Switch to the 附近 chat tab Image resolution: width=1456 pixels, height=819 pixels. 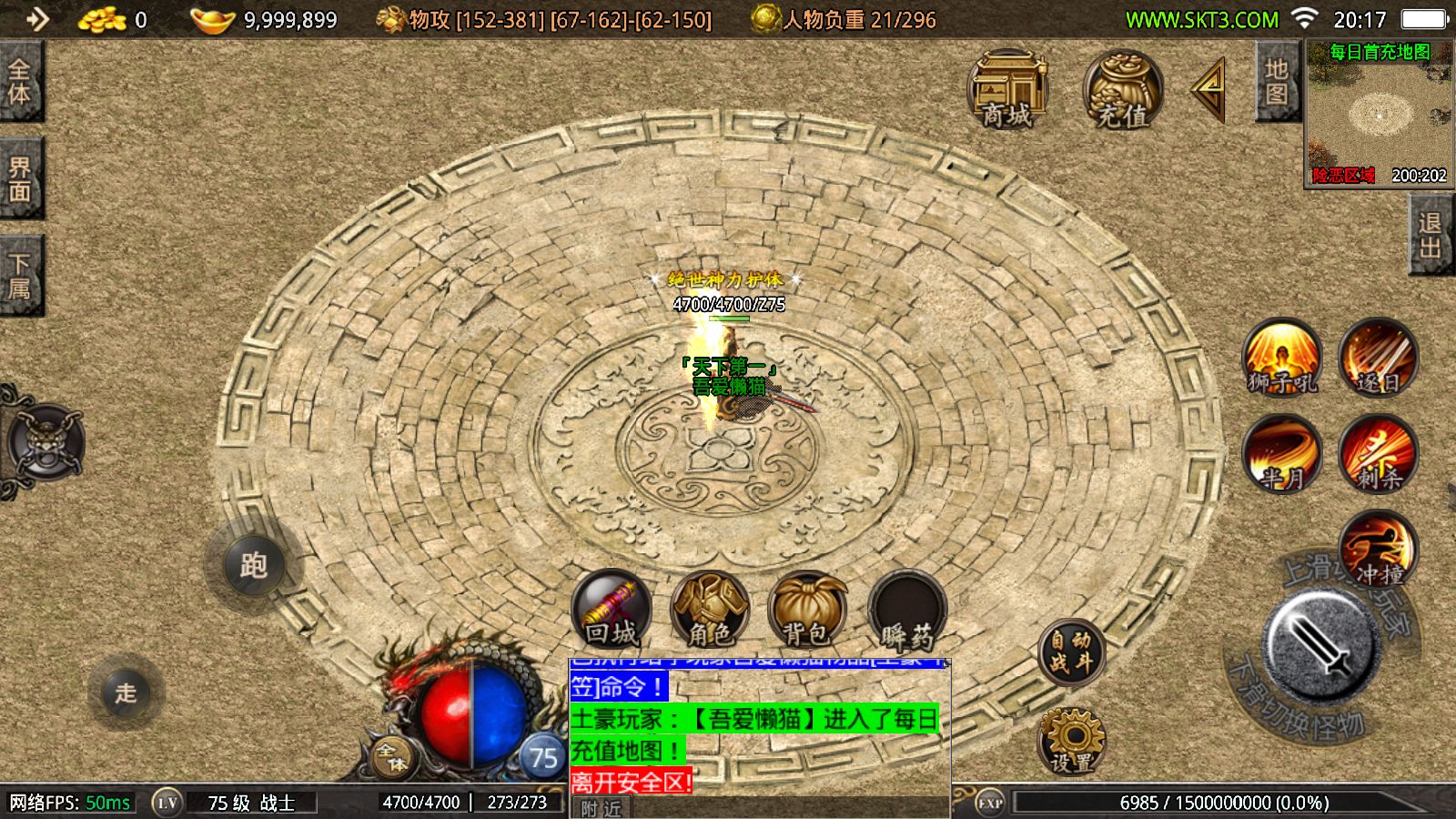coord(602,808)
